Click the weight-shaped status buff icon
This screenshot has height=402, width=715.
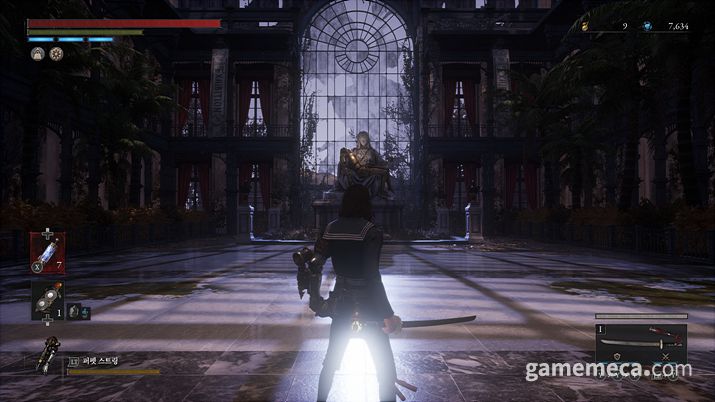point(37,54)
